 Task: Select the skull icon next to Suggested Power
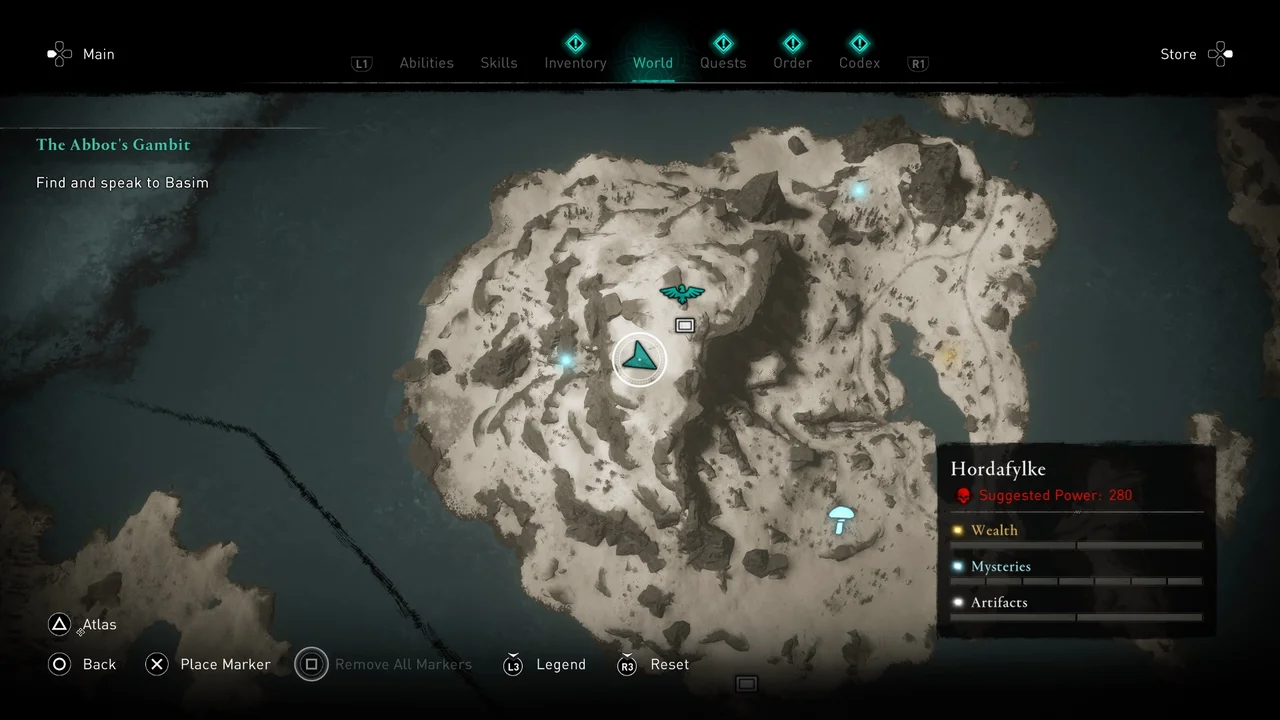(963, 495)
